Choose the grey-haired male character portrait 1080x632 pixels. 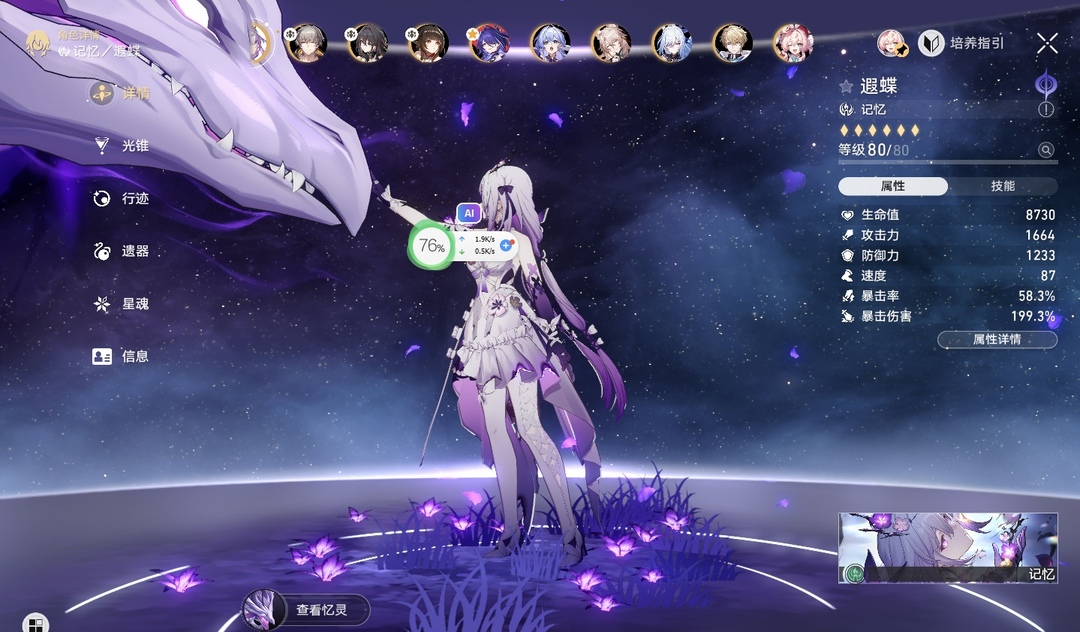pos(307,43)
